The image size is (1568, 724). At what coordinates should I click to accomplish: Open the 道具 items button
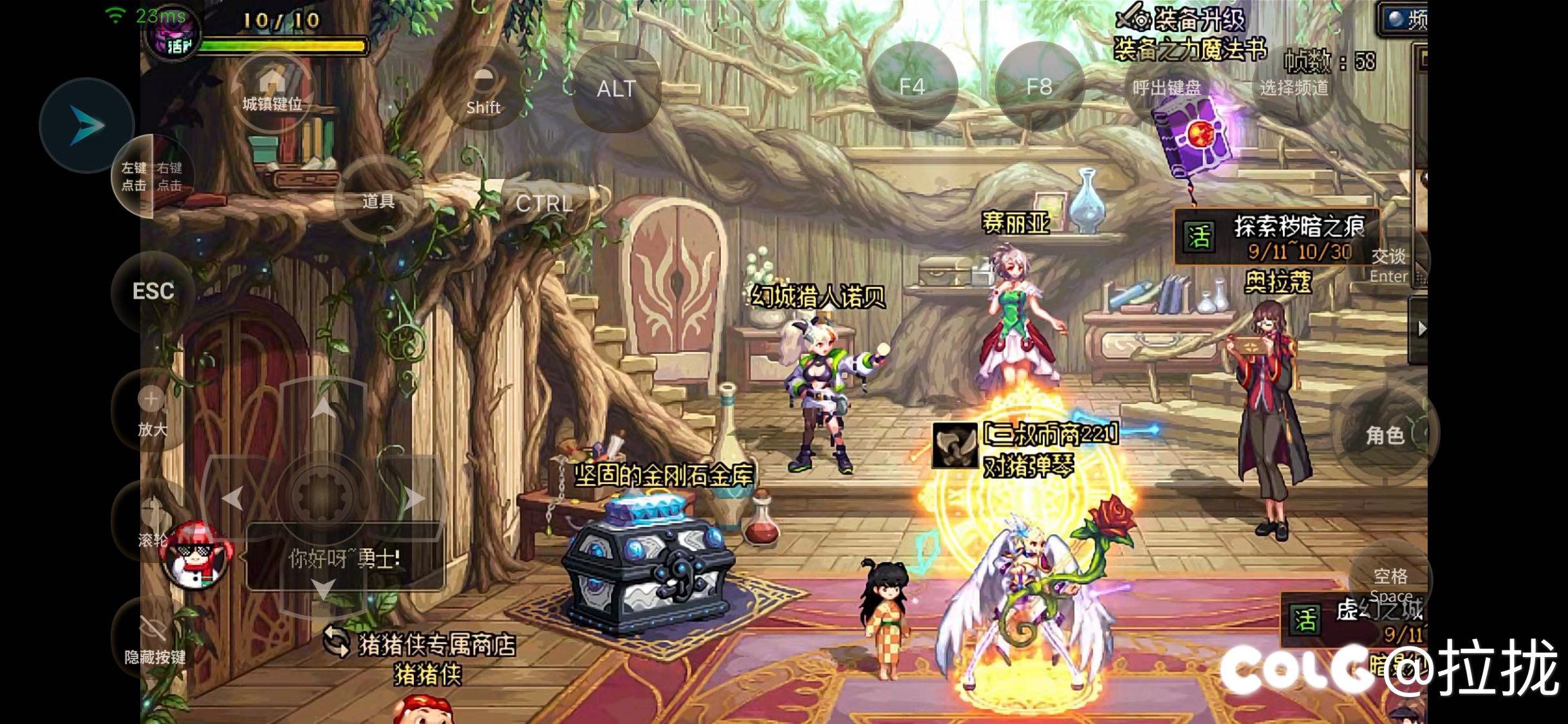point(378,201)
